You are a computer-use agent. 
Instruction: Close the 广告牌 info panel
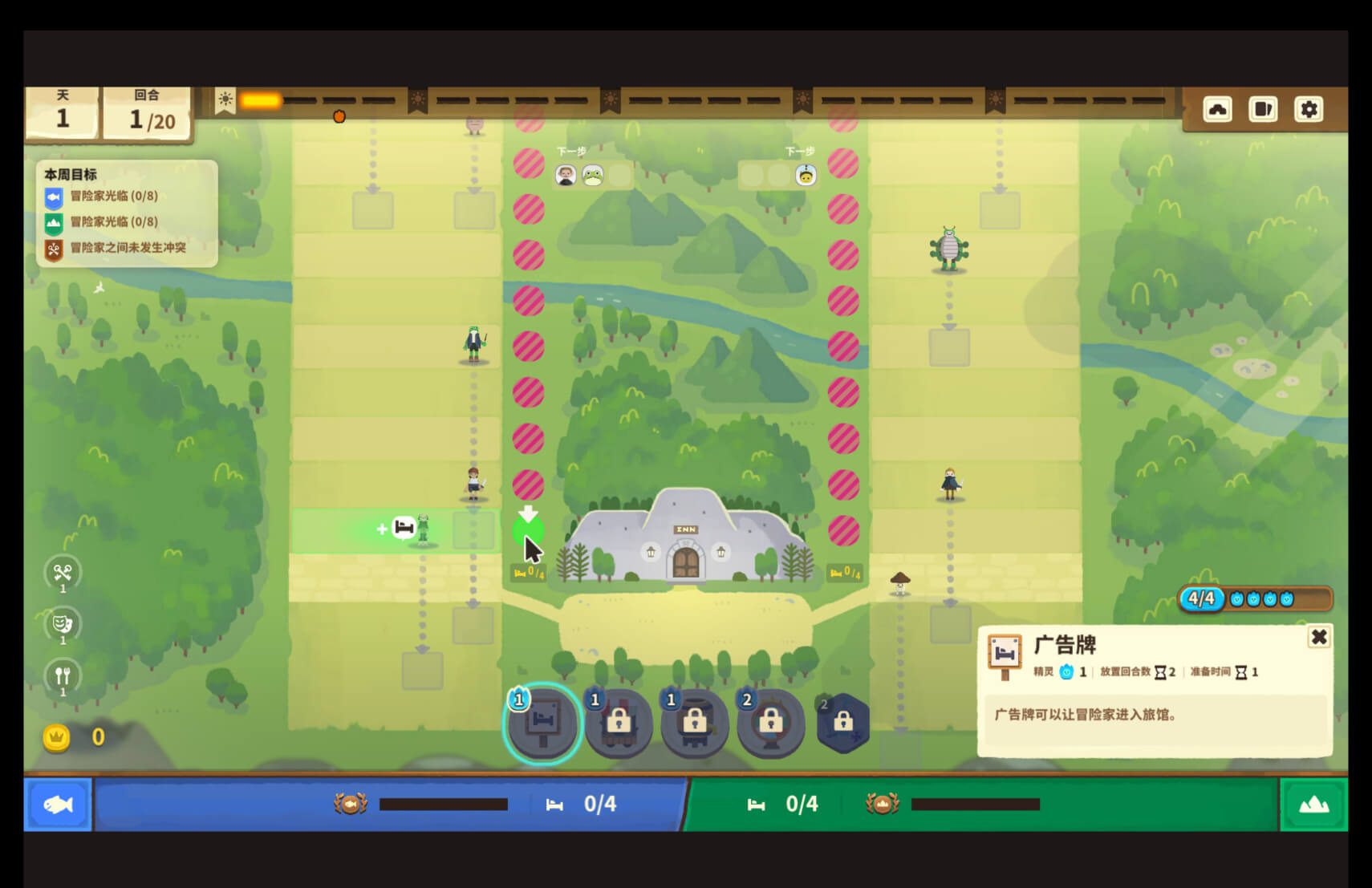pyautogui.click(x=1320, y=638)
